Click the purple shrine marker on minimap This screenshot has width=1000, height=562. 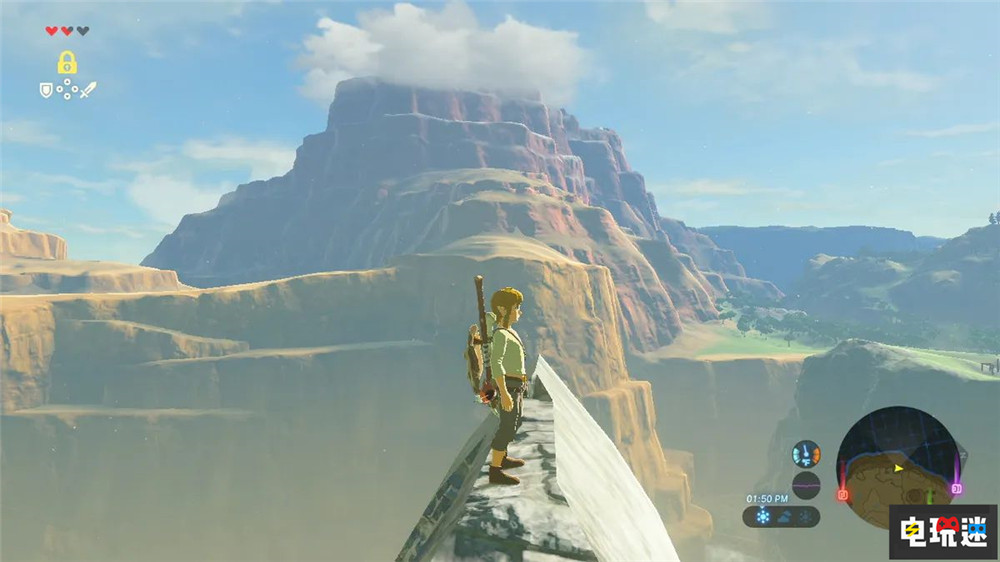(x=957, y=489)
